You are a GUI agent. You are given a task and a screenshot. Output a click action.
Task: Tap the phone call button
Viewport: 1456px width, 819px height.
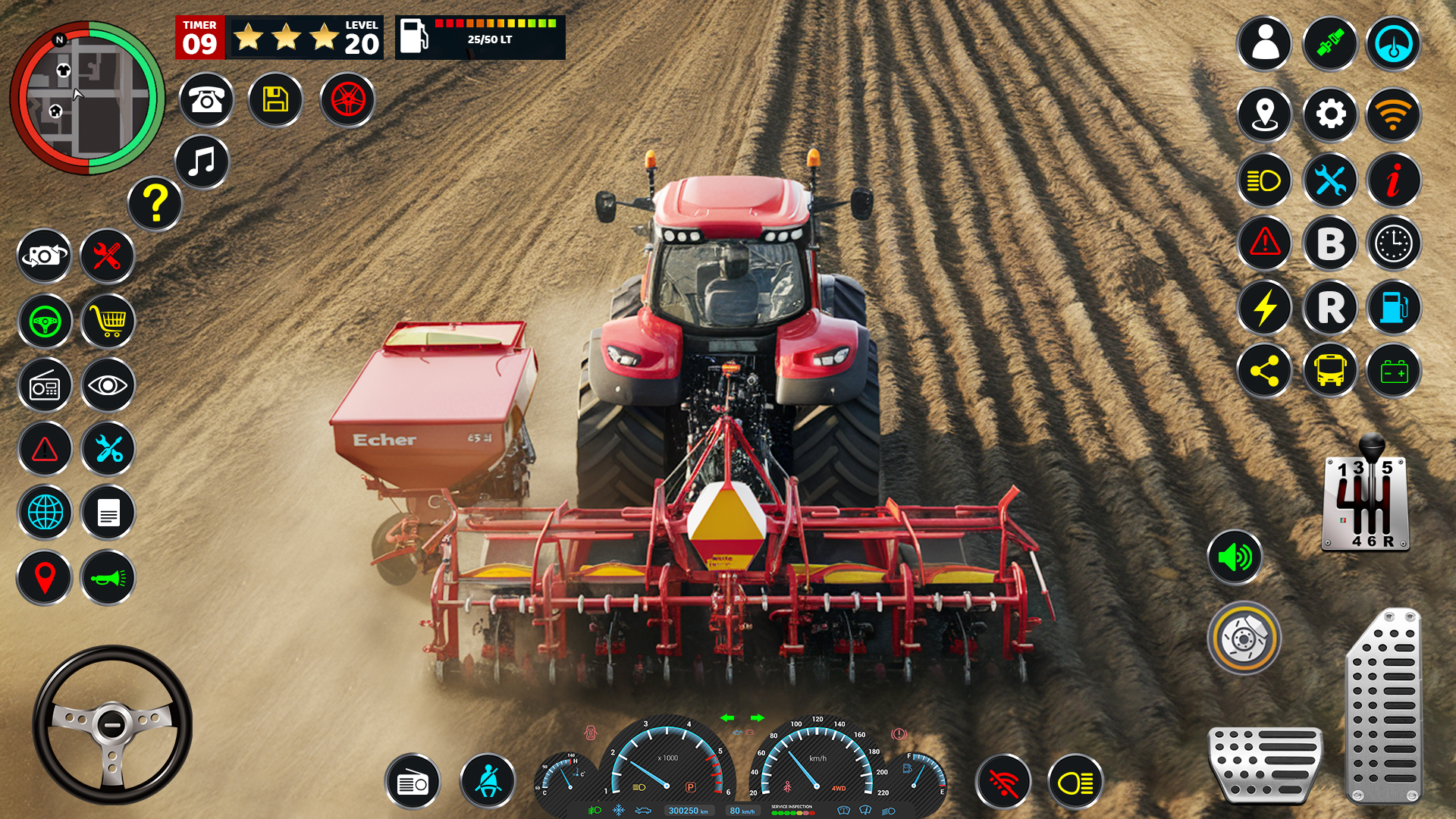point(205,99)
